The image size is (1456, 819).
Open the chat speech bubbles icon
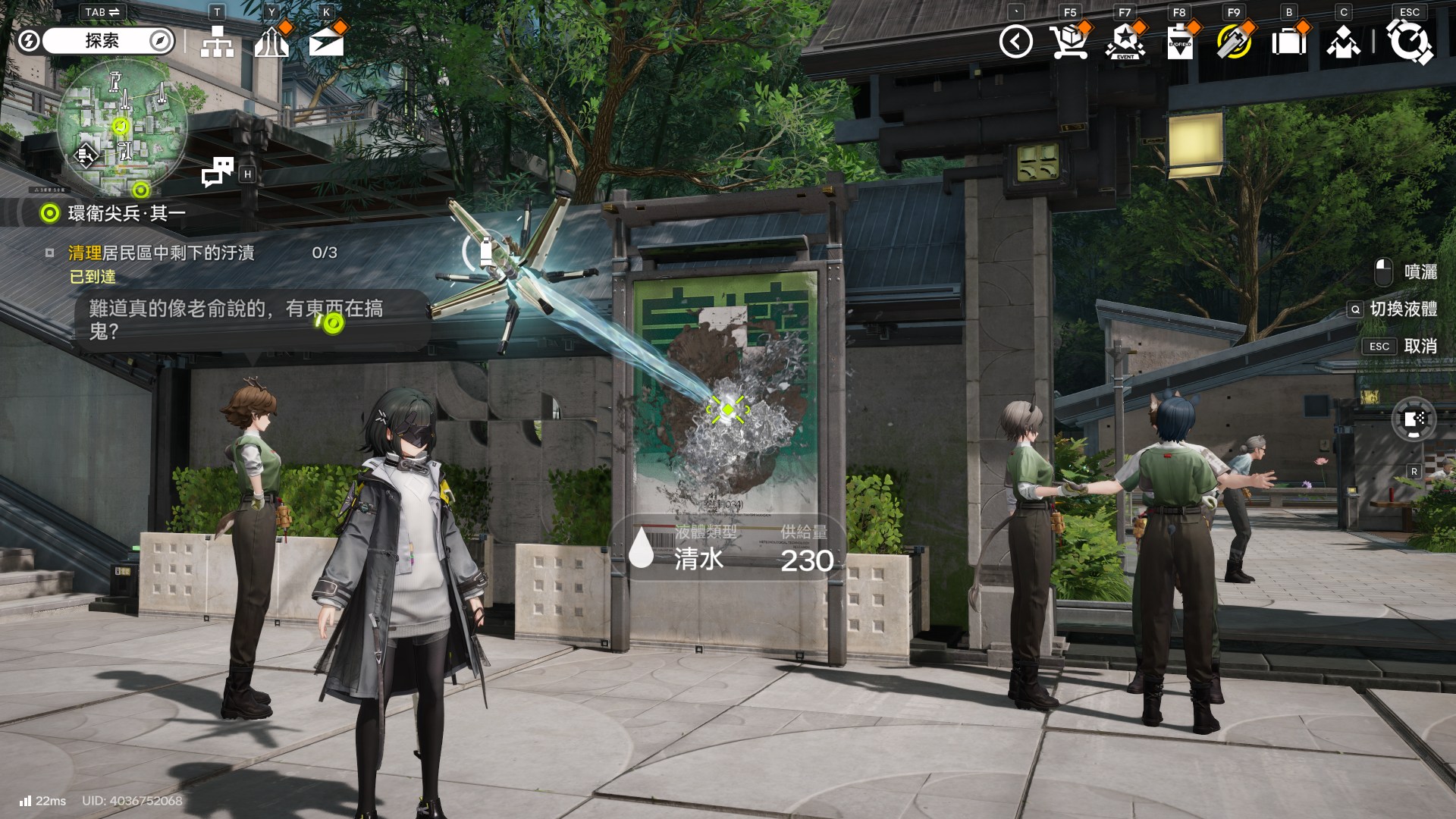click(x=218, y=172)
